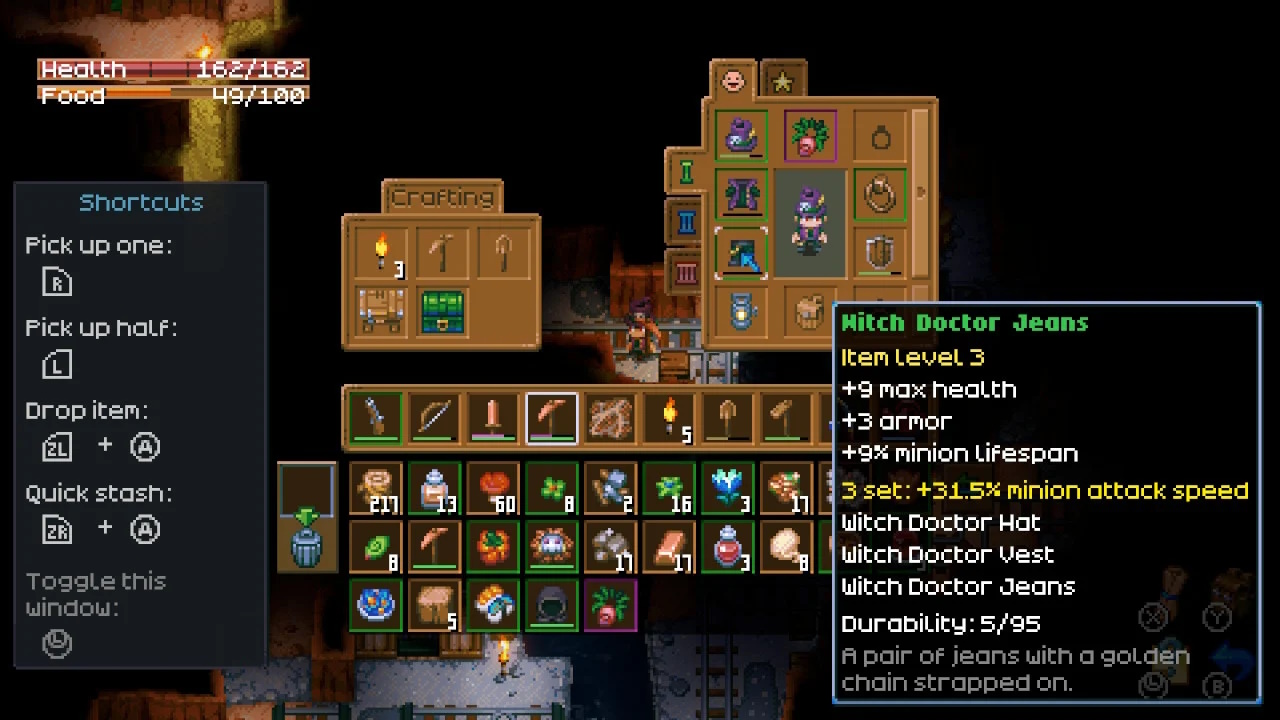
Task: Select the Witch Doctor Vest equipment slot
Action: click(741, 194)
